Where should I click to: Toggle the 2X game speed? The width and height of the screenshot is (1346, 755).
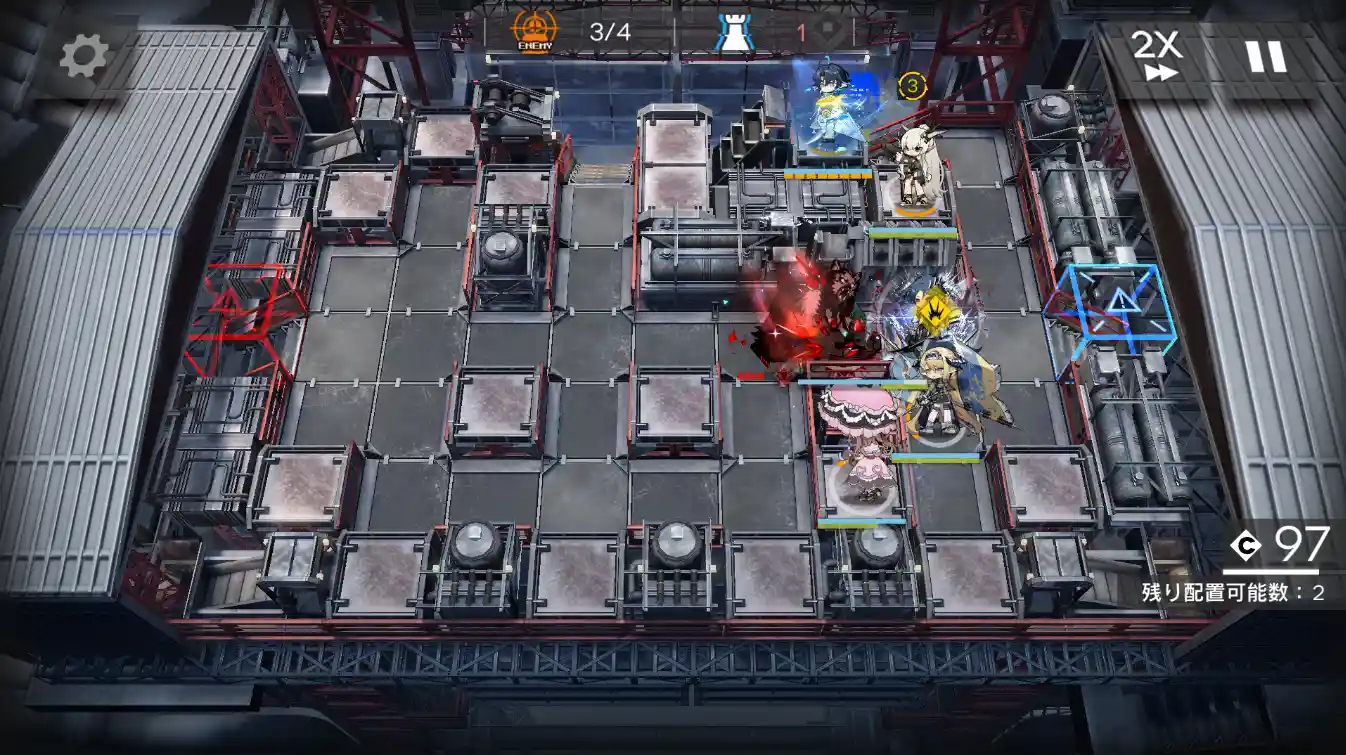point(1155,55)
